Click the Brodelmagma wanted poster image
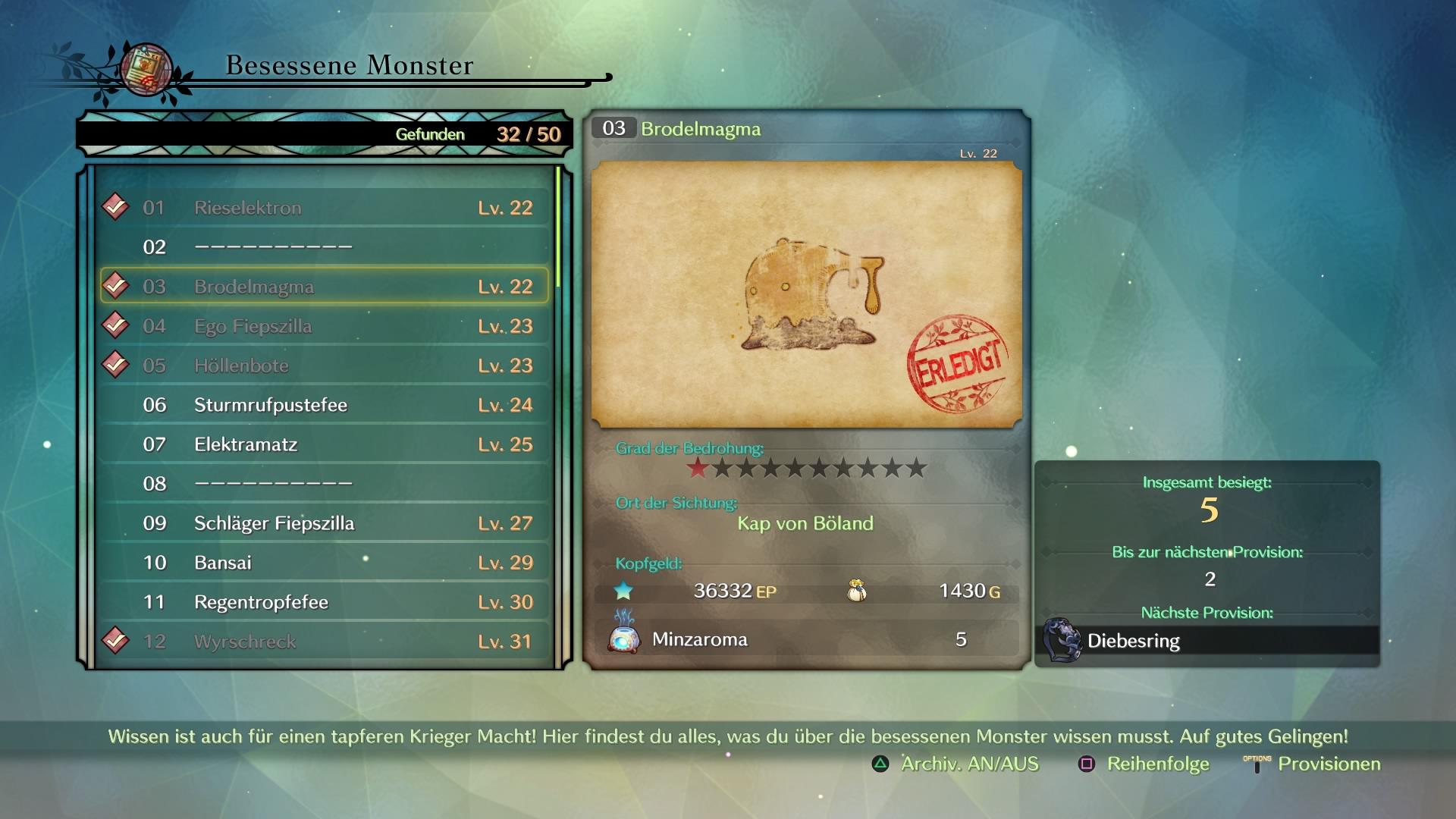This screenshot has height=819, width=1456. 806,294
